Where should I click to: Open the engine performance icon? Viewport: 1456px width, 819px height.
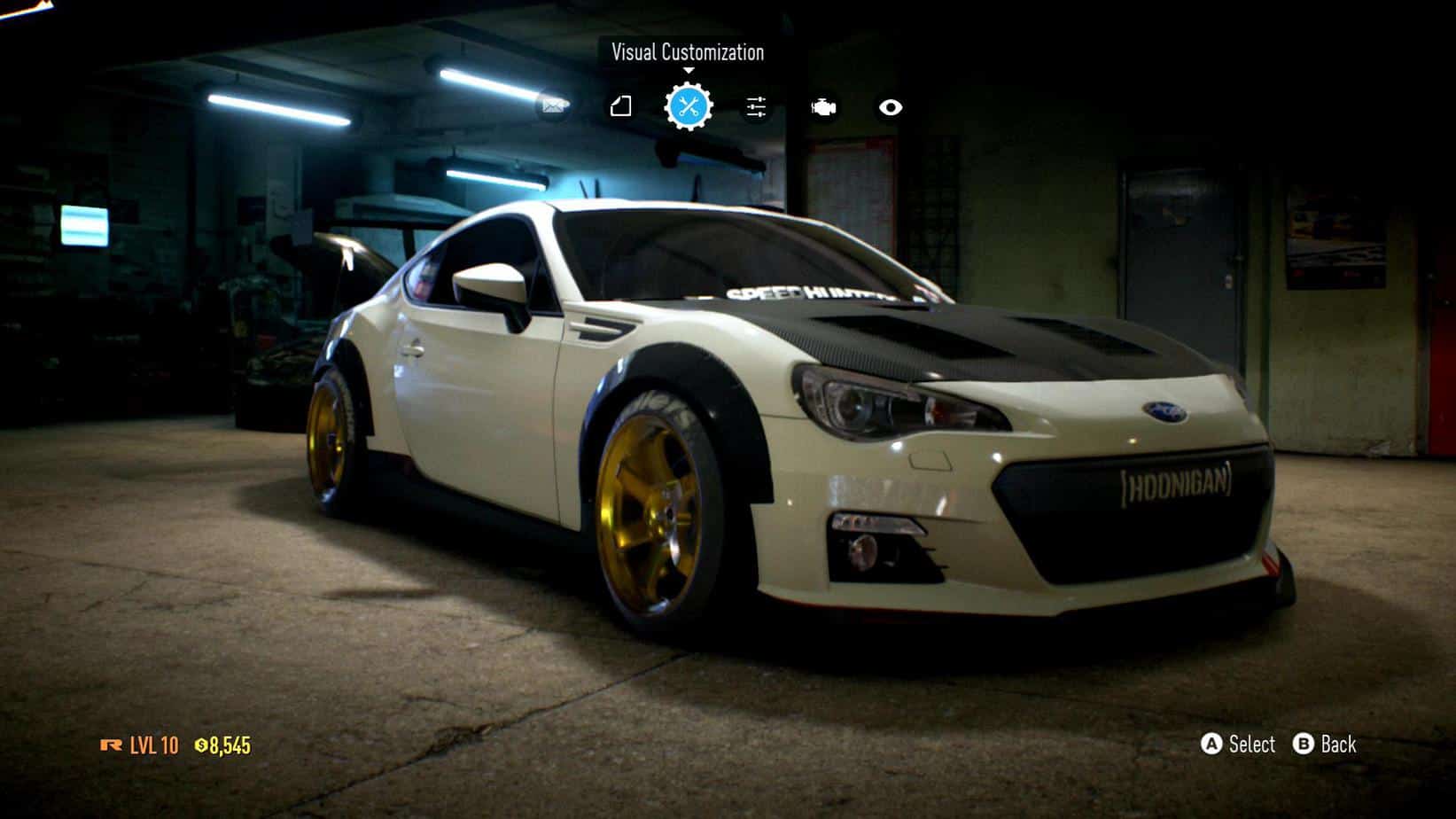pos(823,107)
